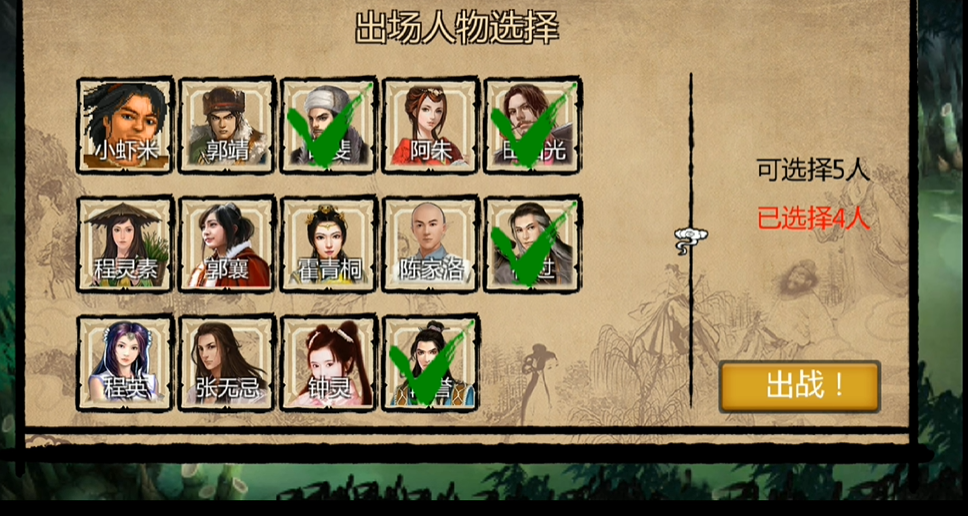Select the 小虾米 character portrait
968x516 pixels.
pos(126,126)
